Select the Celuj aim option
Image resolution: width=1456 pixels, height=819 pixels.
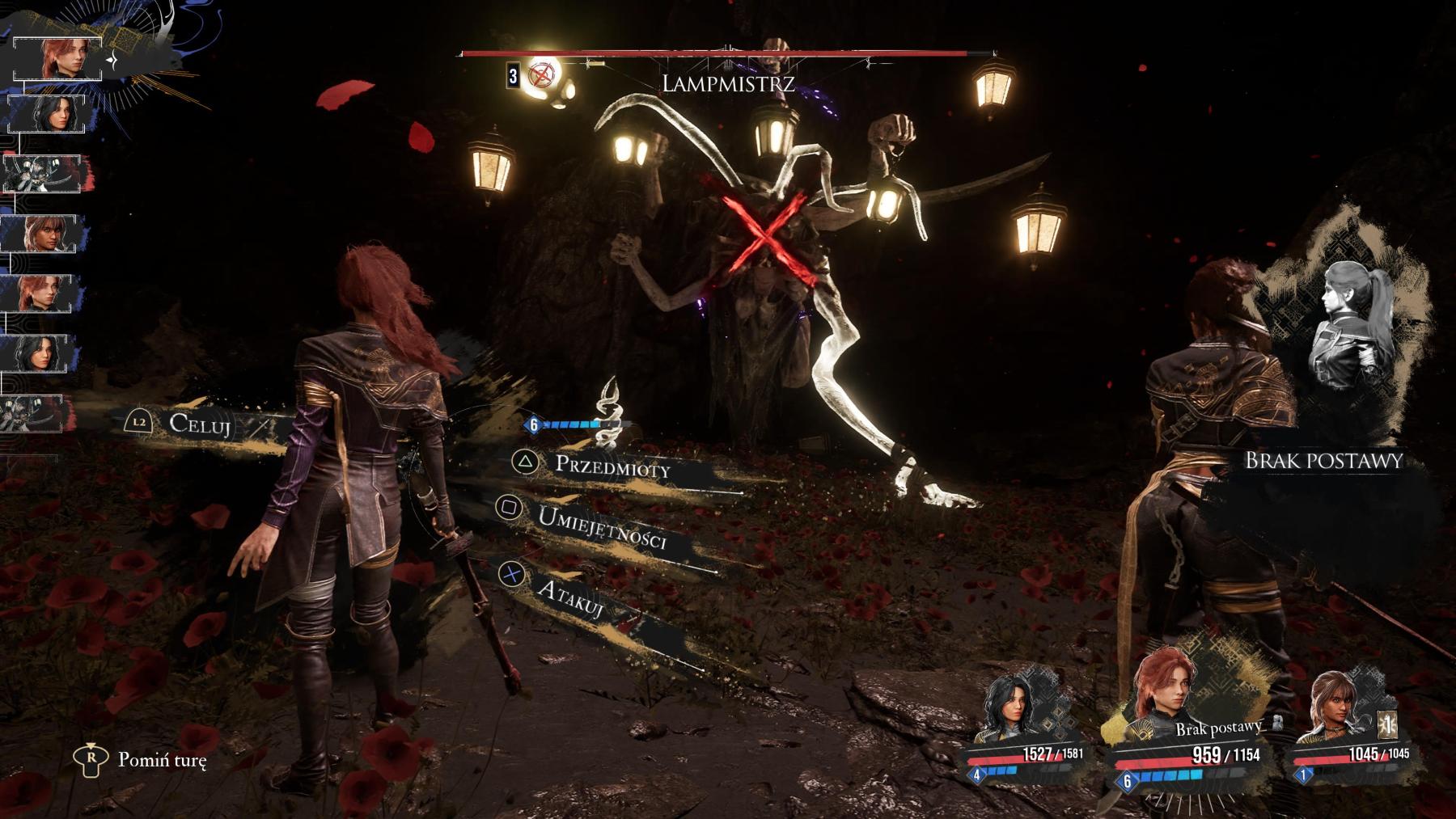199,423
